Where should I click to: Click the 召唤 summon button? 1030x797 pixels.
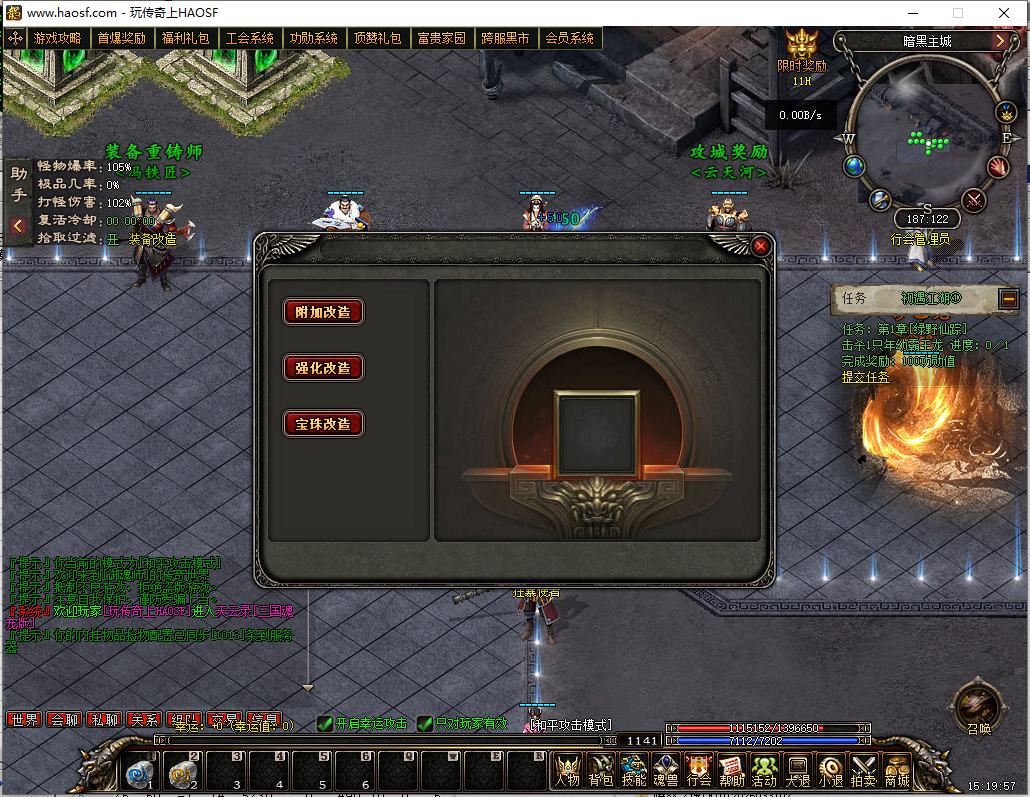coord(978,705)
